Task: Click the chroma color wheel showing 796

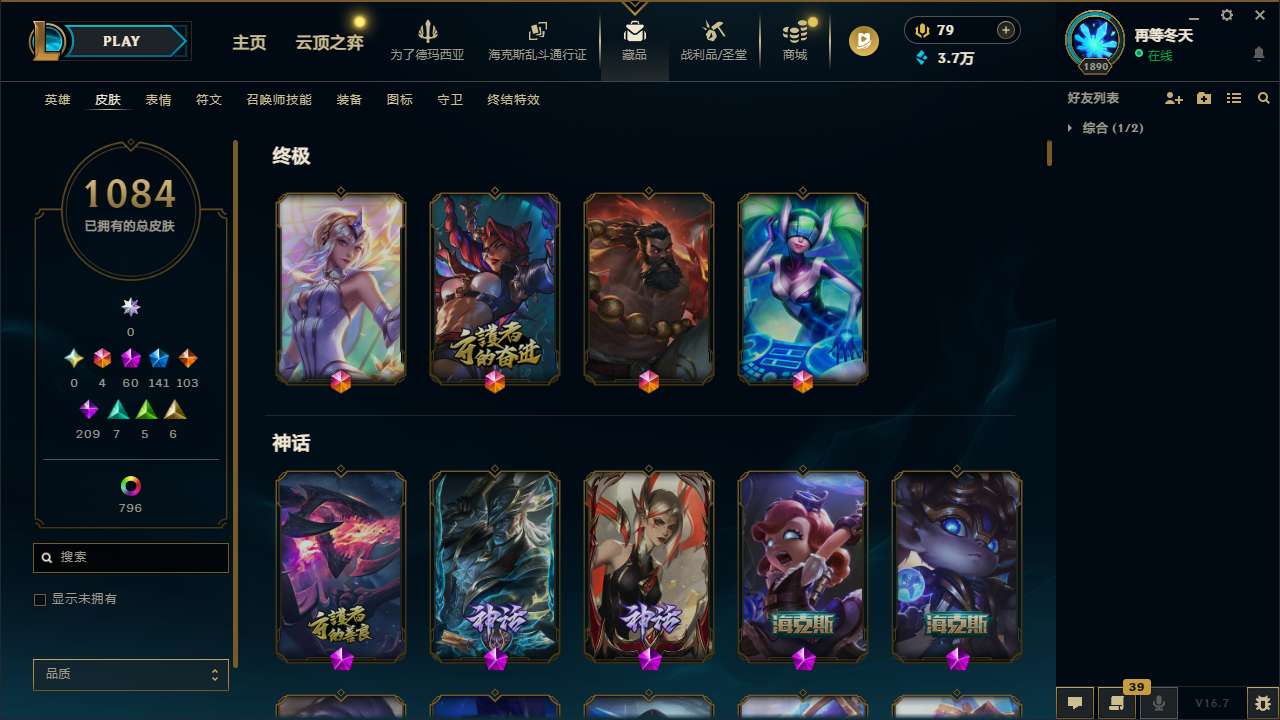Action: [x=130, y=488]
